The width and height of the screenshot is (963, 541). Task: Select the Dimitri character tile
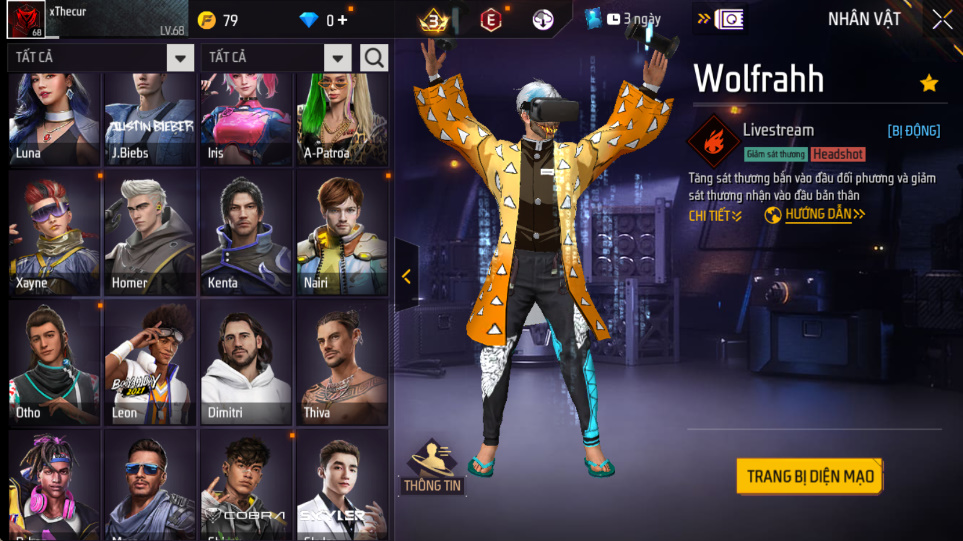(x=245, y=363)
